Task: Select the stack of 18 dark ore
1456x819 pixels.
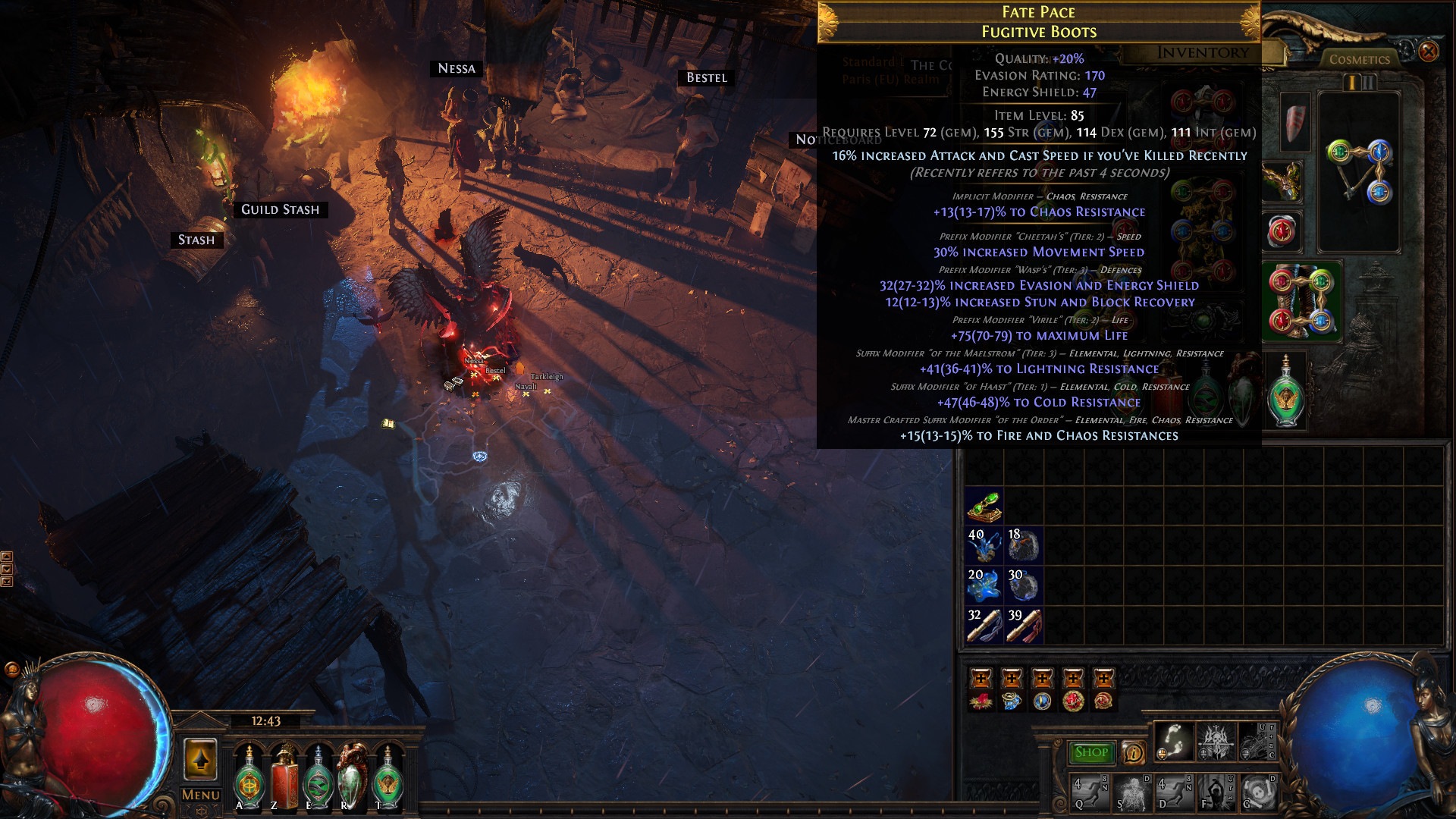Action: pos(1024,545)
